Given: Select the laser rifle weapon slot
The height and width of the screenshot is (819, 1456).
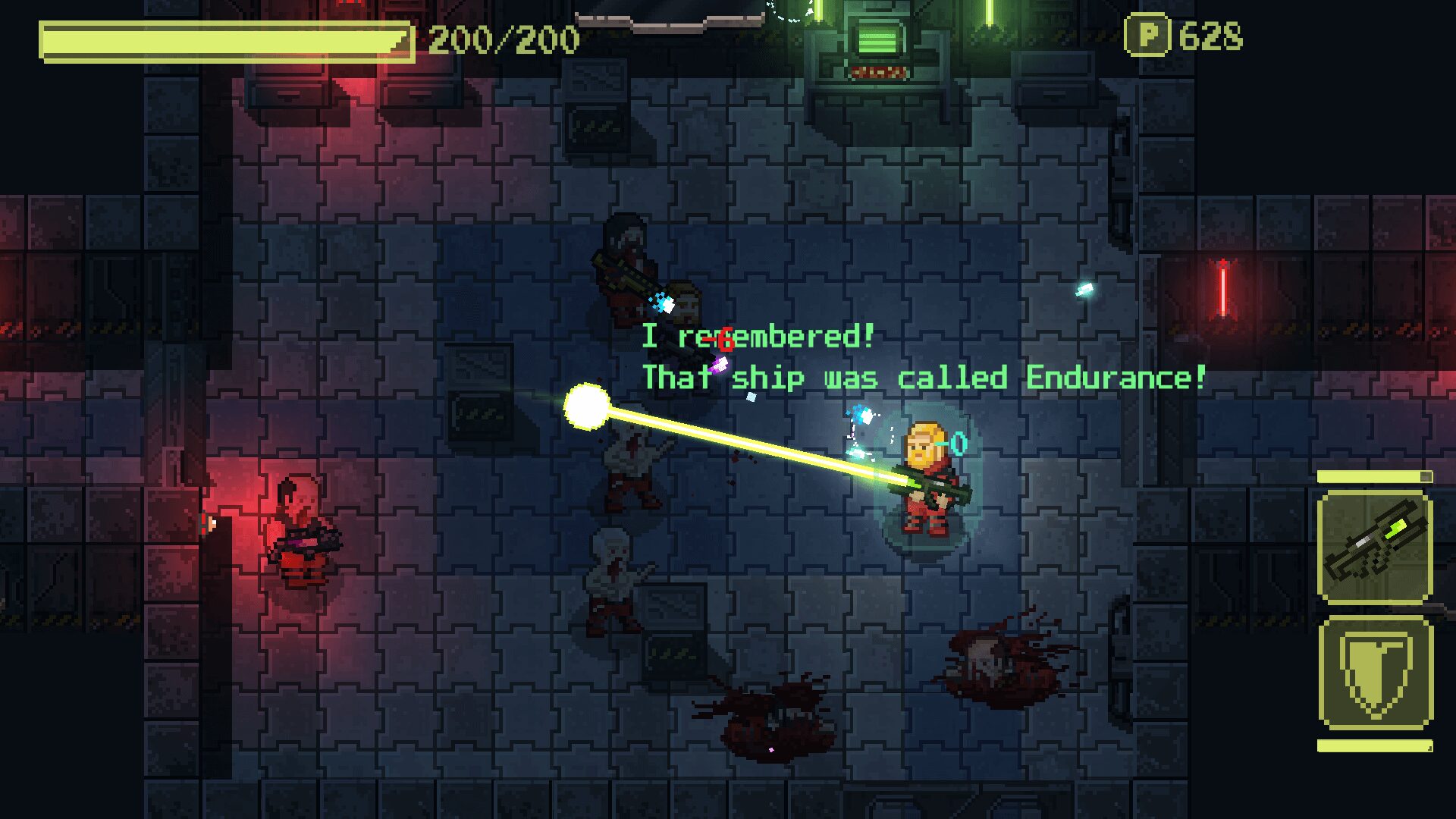Looking at the screenshot, I should (1375, 547).
